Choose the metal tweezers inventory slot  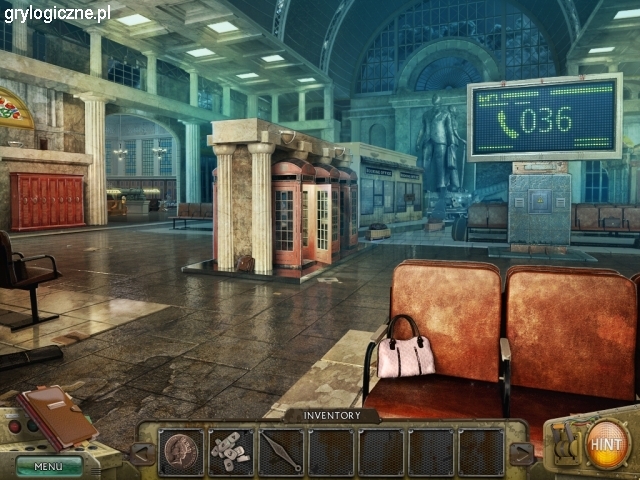click(x=281, y=452)
